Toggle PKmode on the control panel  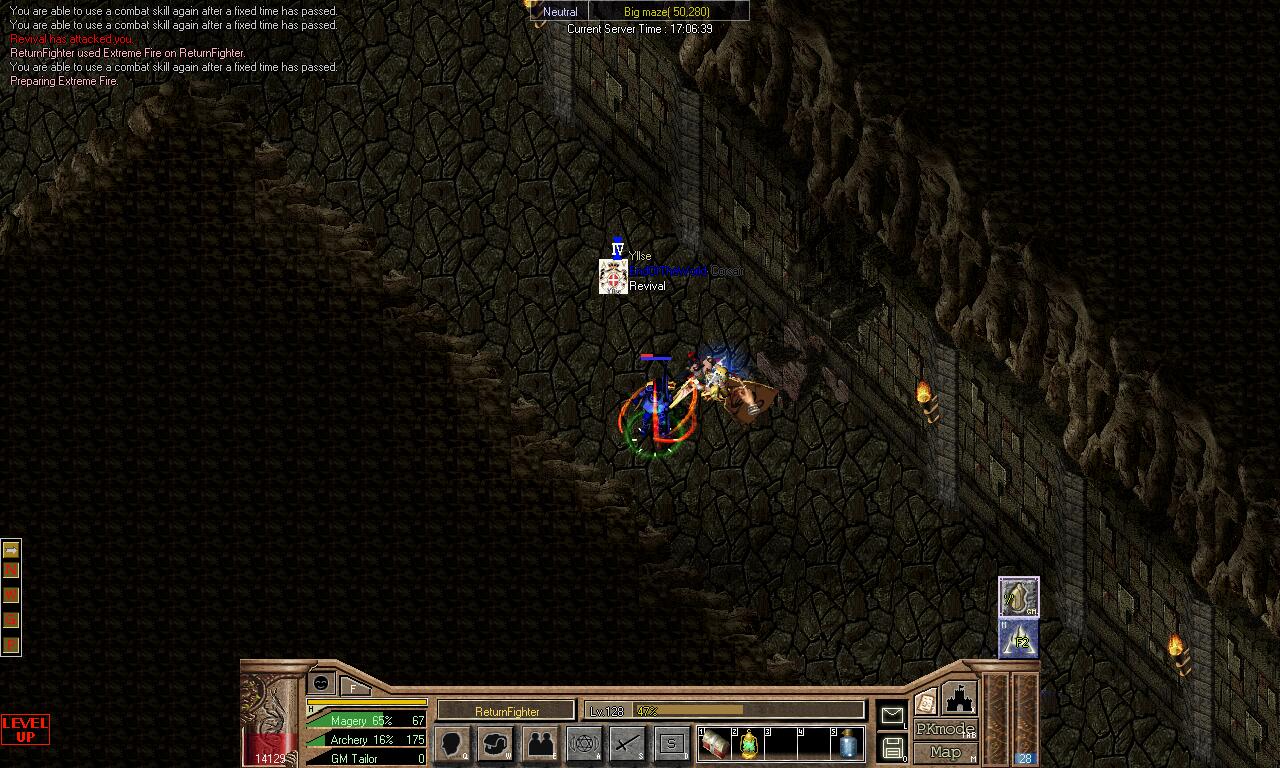click(x=944, y=729)
